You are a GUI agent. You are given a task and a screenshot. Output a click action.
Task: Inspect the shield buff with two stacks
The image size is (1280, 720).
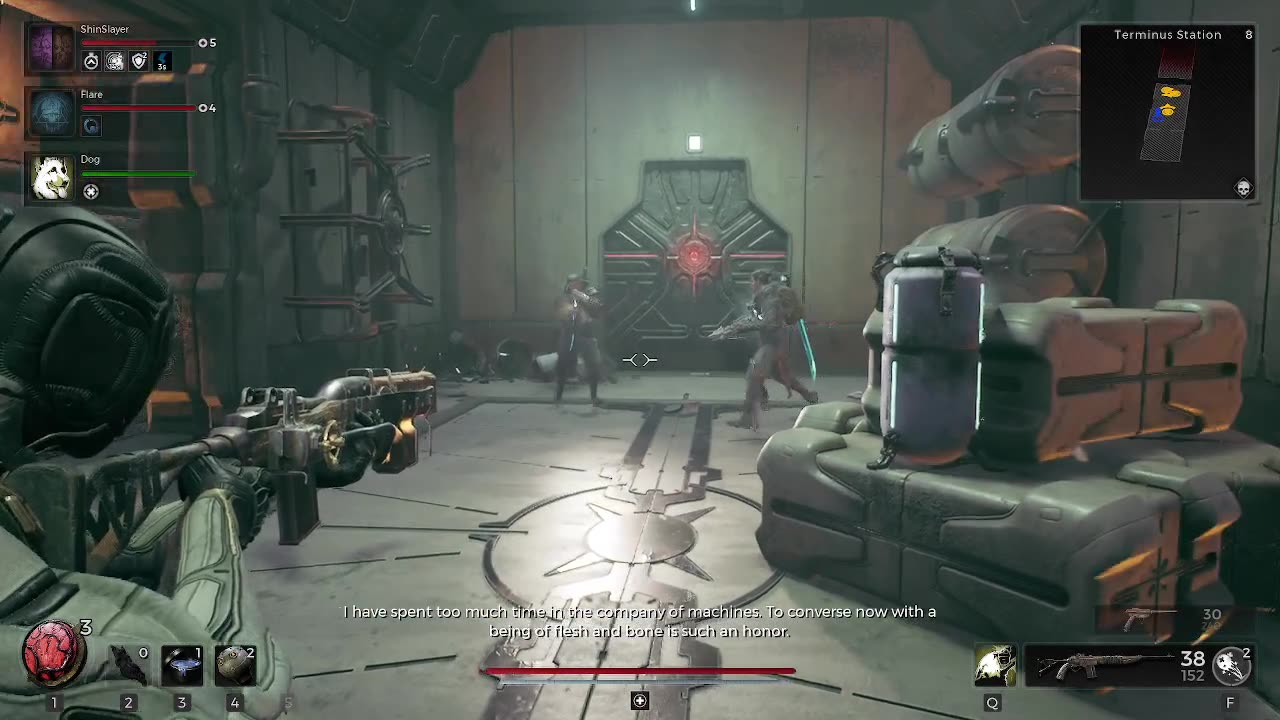(139, 62)
